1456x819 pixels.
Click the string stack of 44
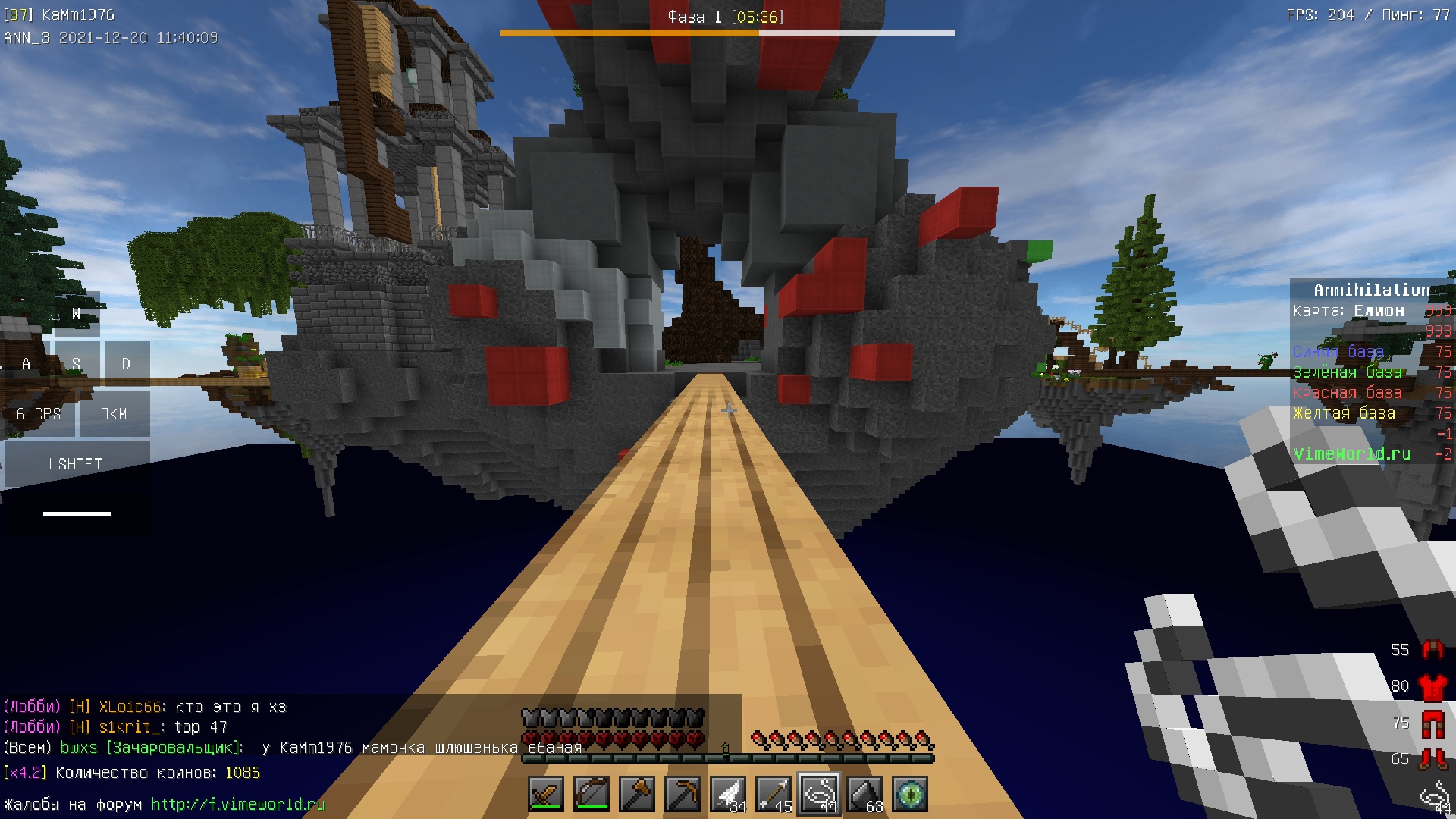tap(819, 794)
